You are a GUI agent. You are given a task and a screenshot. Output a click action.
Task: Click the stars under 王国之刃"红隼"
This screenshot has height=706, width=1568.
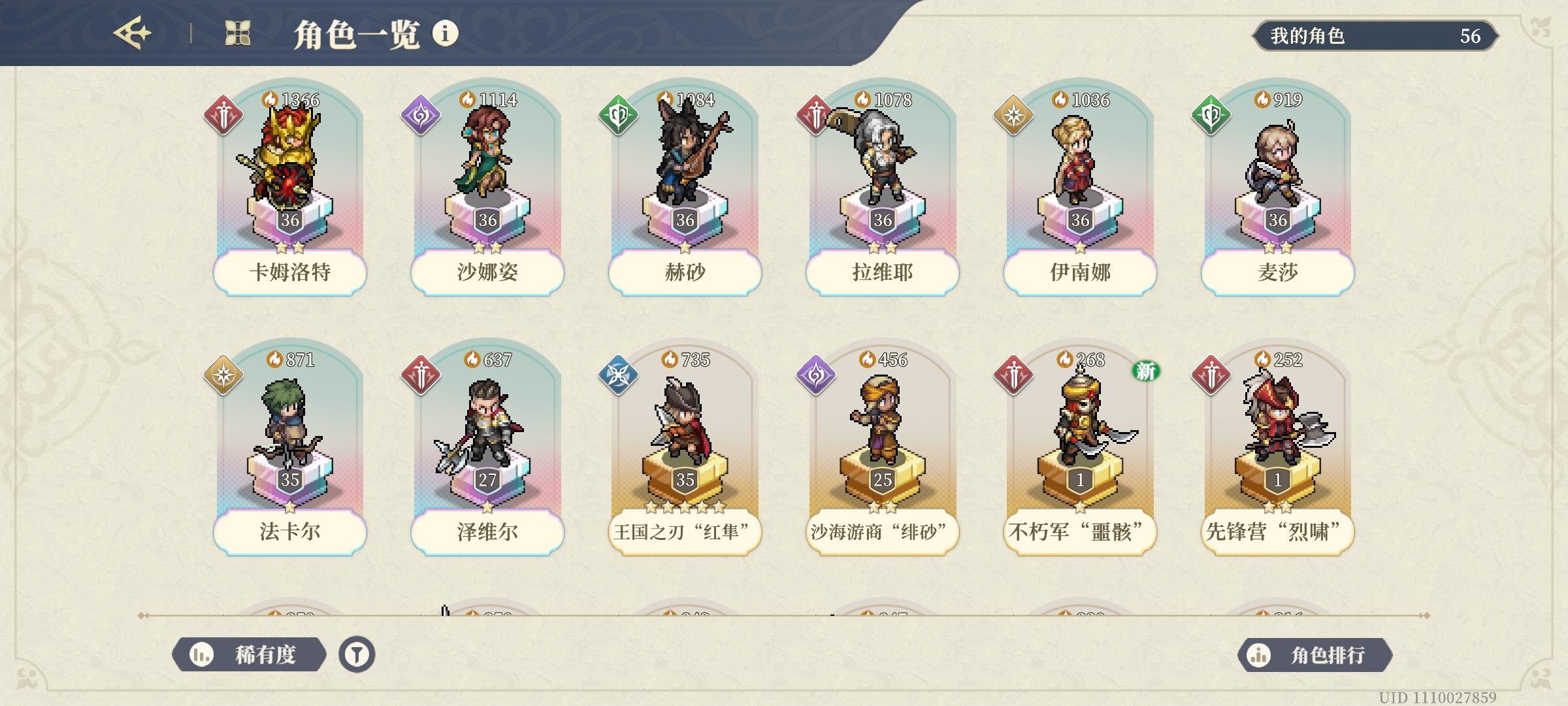click(683, 506)
